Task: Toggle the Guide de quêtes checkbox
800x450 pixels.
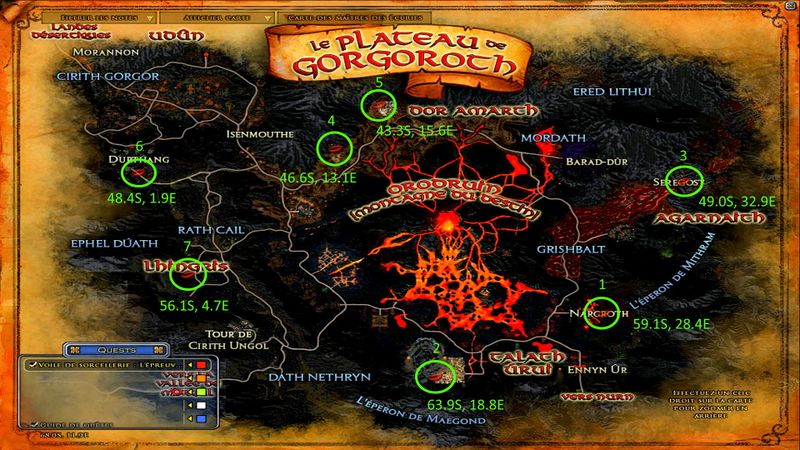Action: (34, 425)
